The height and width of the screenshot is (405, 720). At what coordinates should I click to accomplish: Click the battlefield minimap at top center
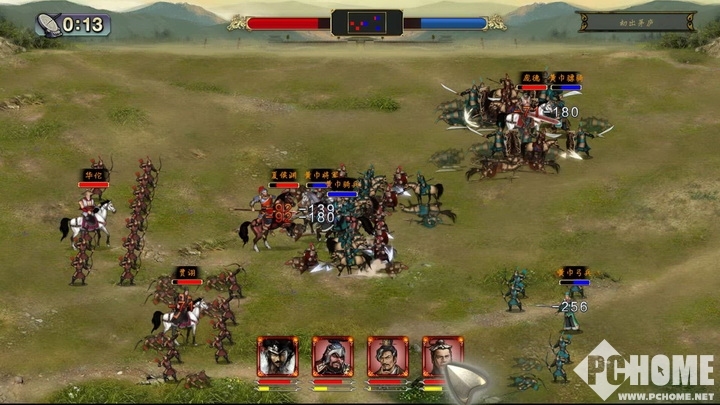tap(367, 22)
